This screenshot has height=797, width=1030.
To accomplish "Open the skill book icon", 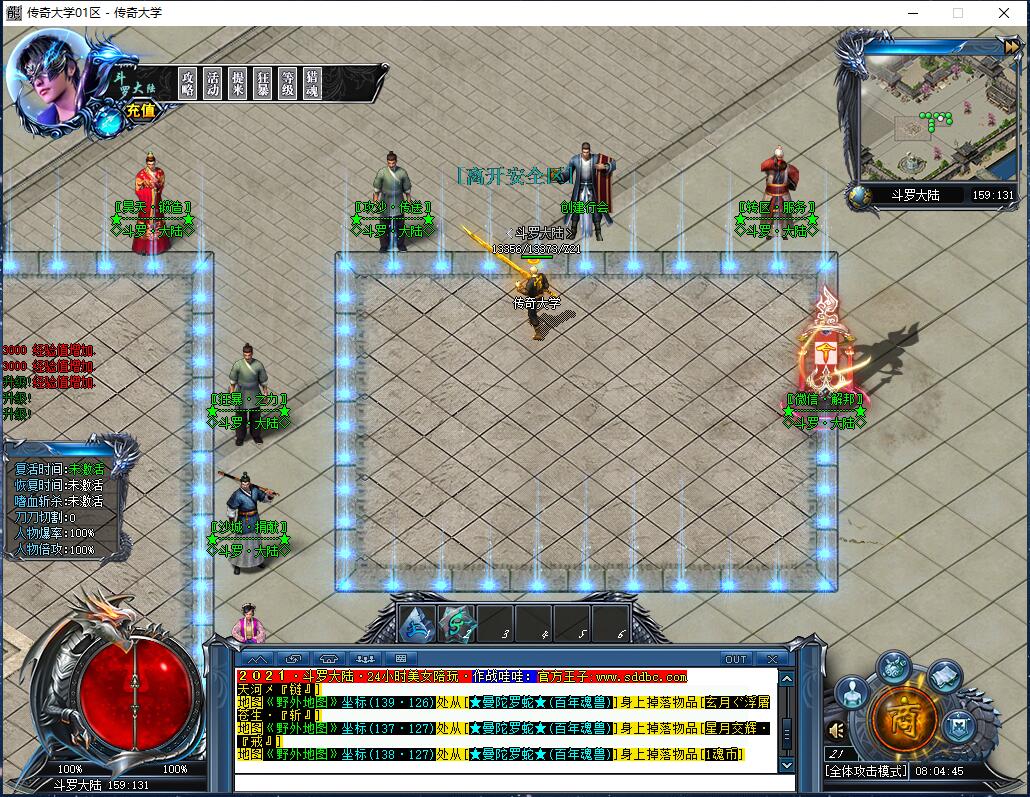I will 944,677.
